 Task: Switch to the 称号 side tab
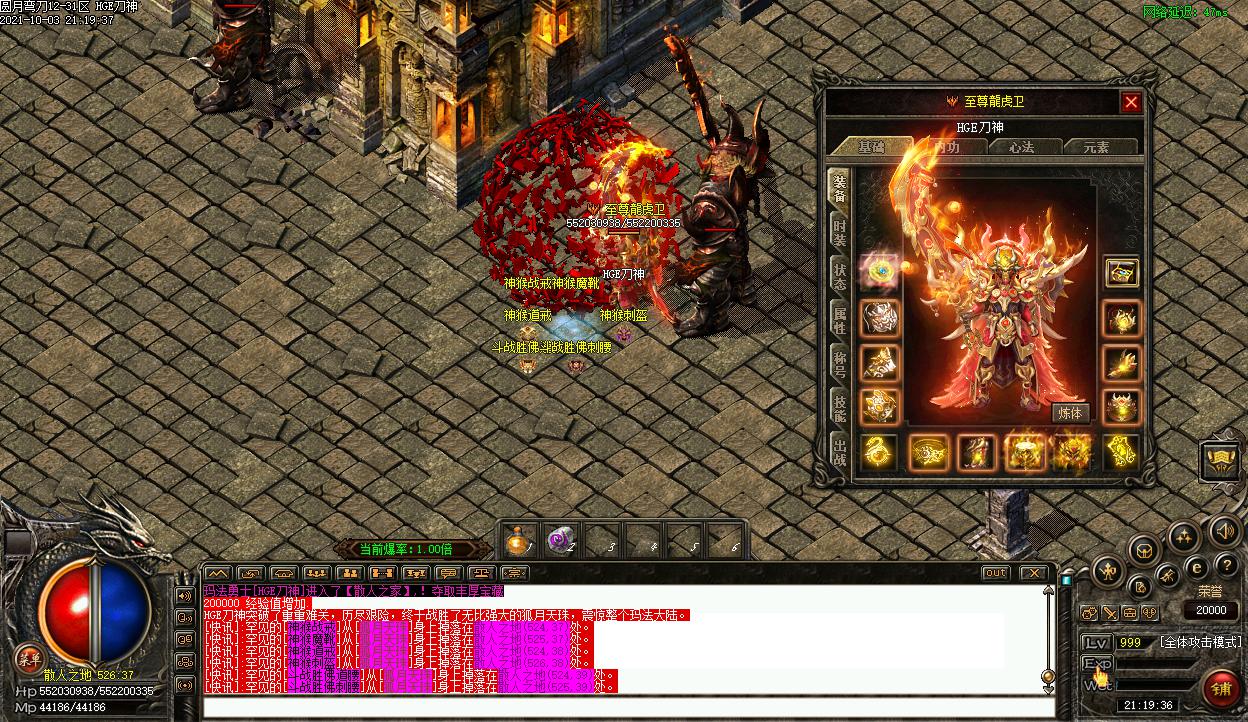point(840,363)
